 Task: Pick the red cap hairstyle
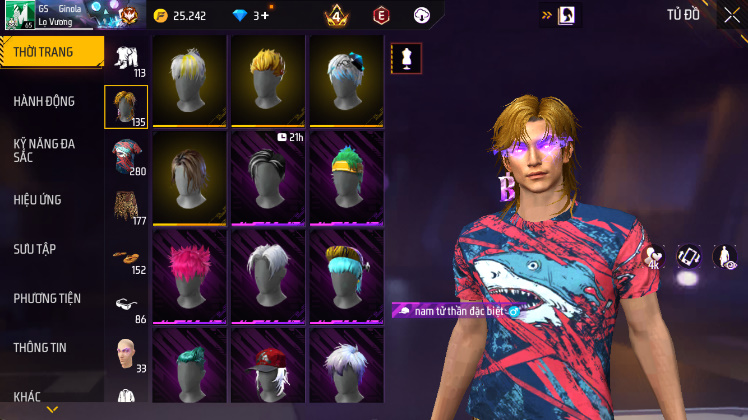pos(267,365)
